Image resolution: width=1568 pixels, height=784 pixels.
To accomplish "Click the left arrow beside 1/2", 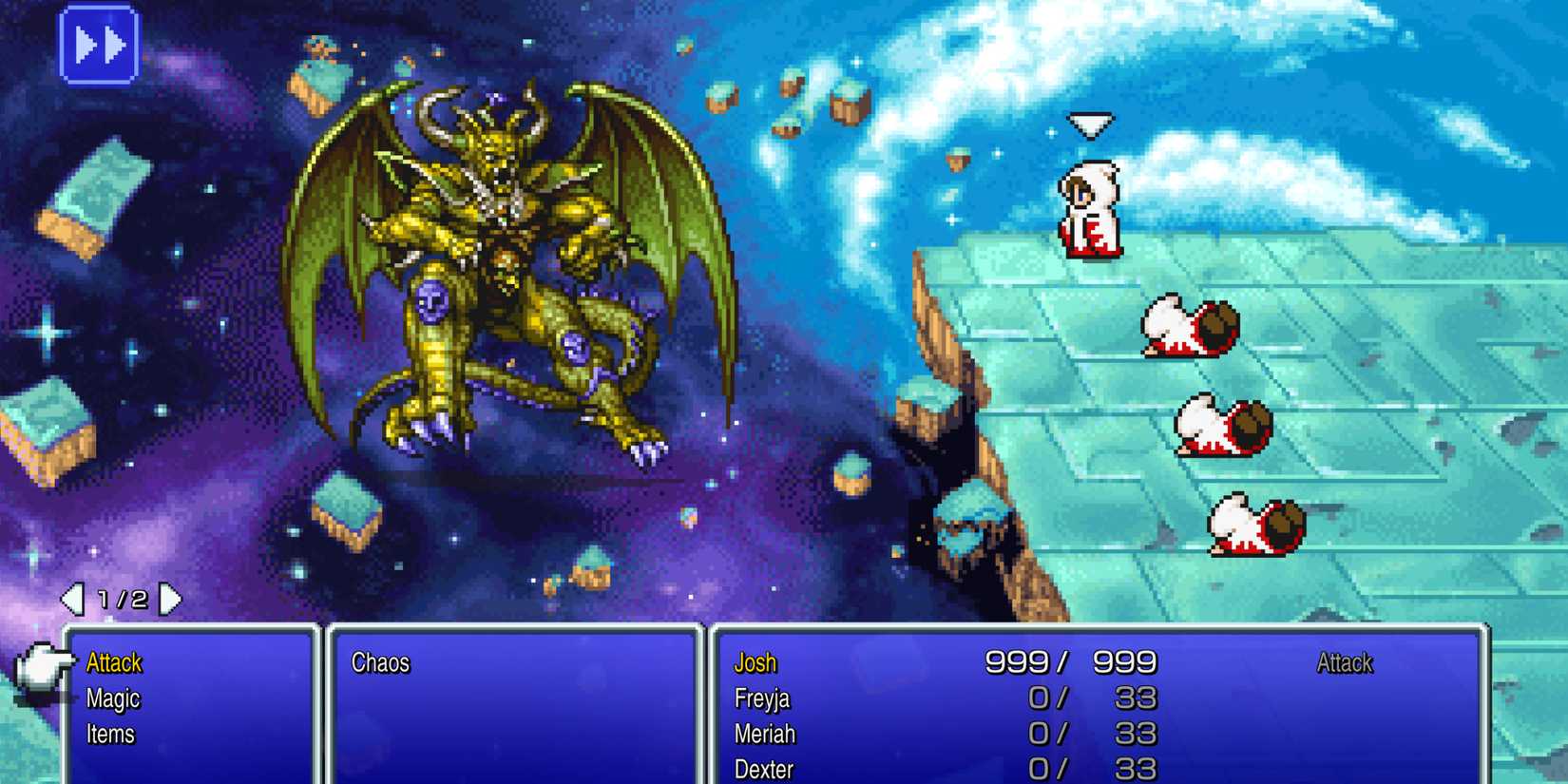I will click(x=72, y=599).
